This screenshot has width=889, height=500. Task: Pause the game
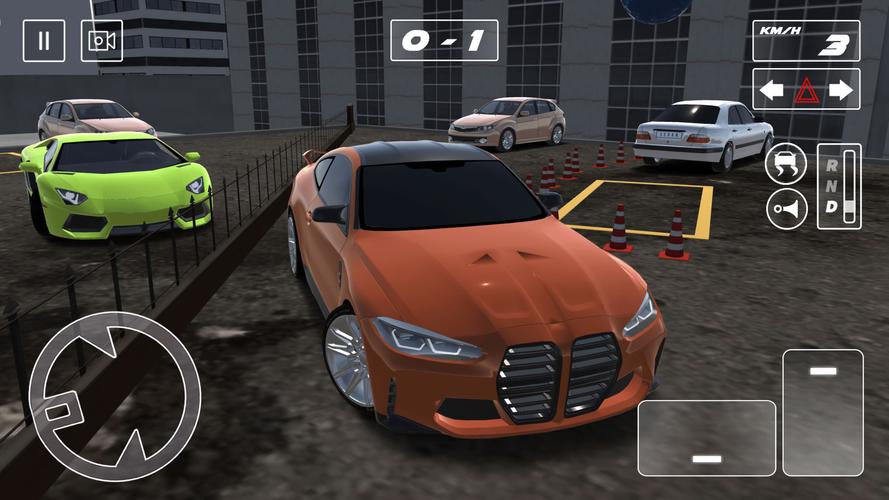[44, 41]
